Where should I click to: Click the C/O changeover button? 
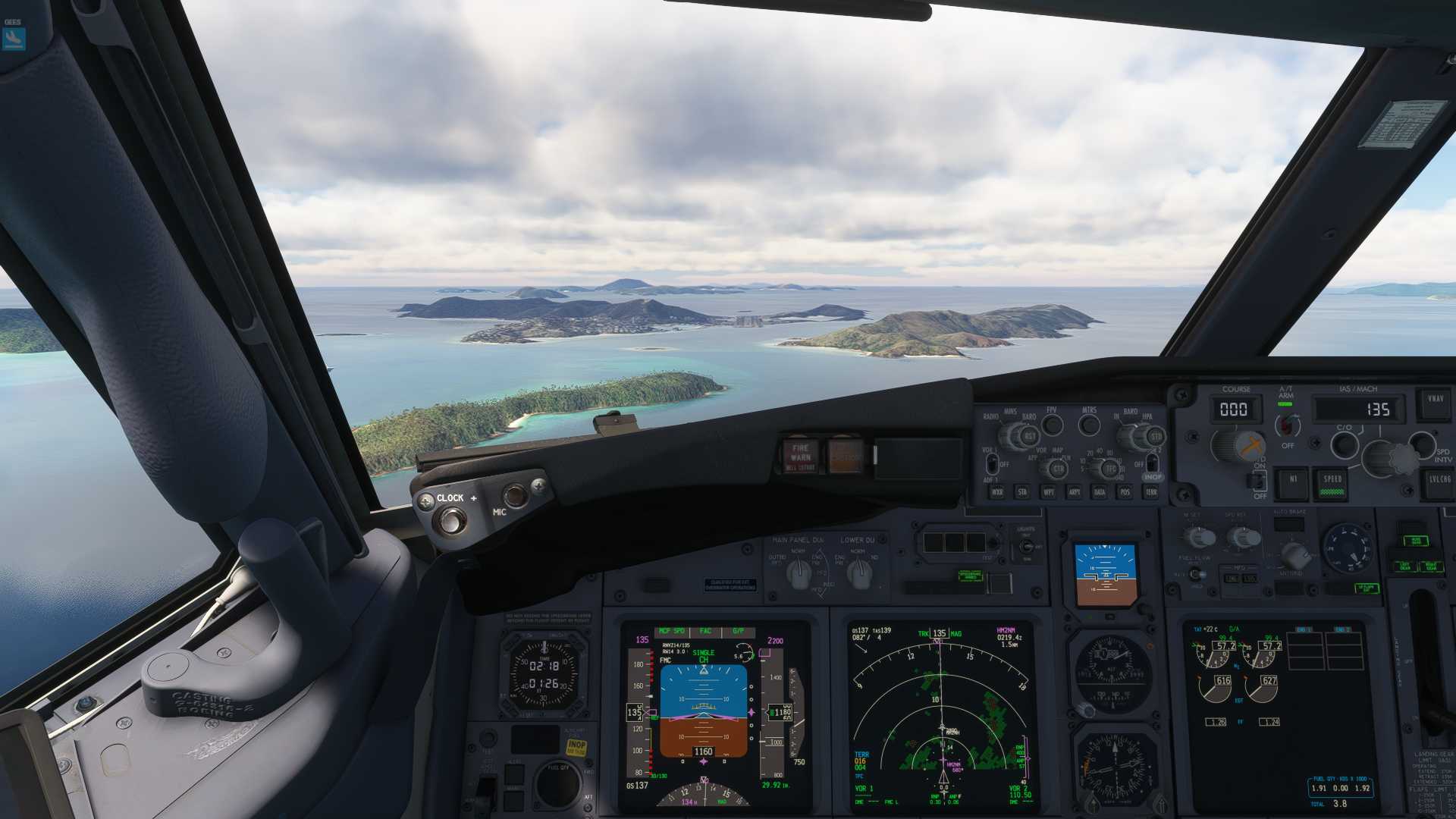click(1344, 444)
